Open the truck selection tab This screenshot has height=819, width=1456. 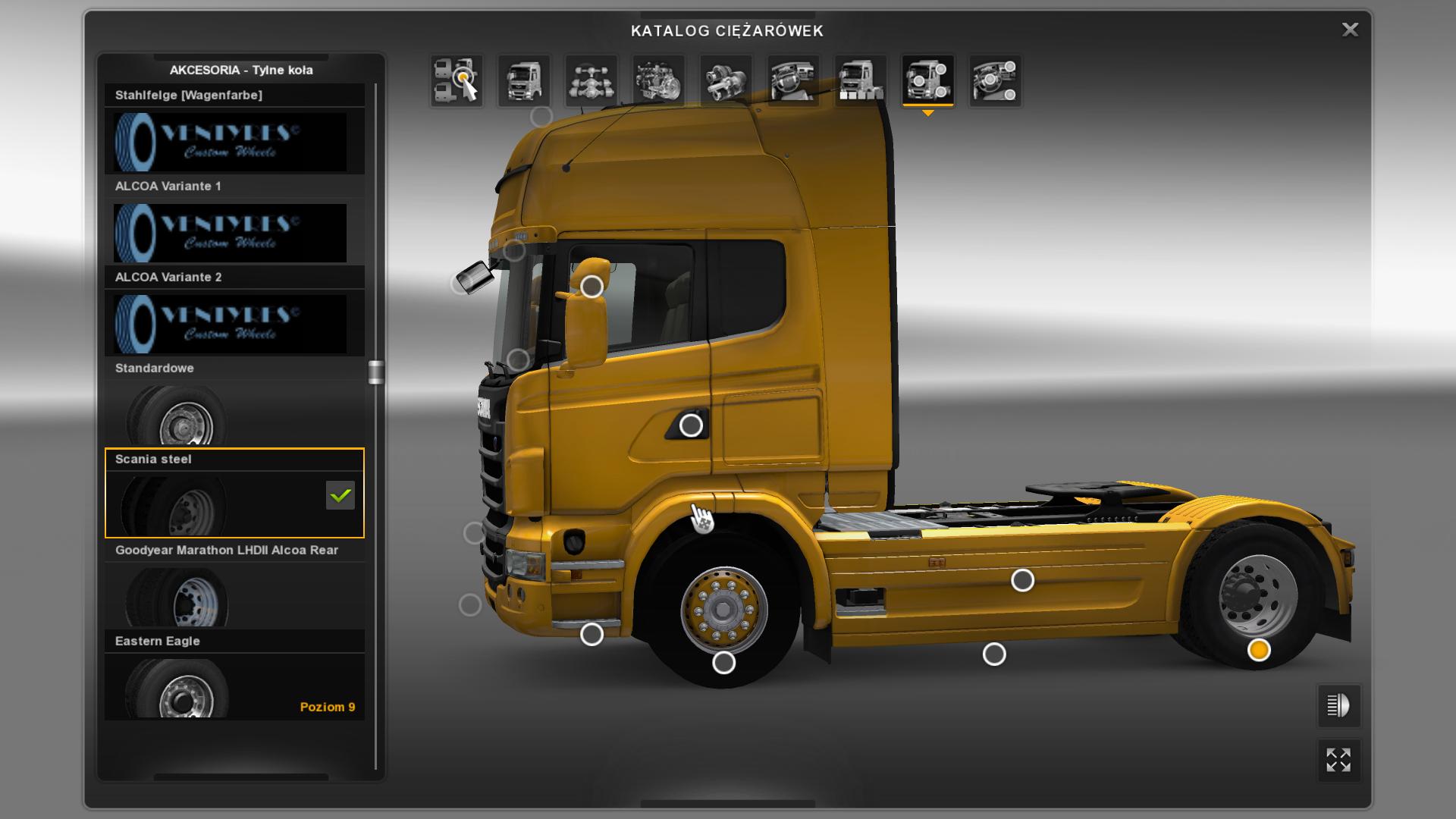457,80
